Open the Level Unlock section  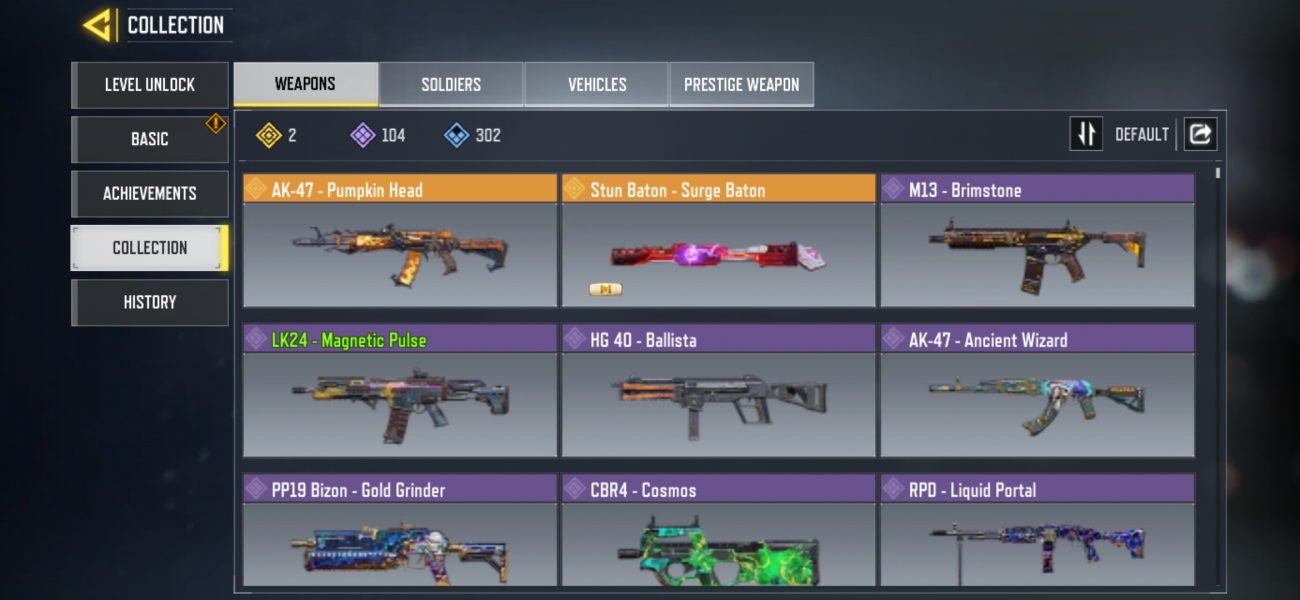pos(150,85)
